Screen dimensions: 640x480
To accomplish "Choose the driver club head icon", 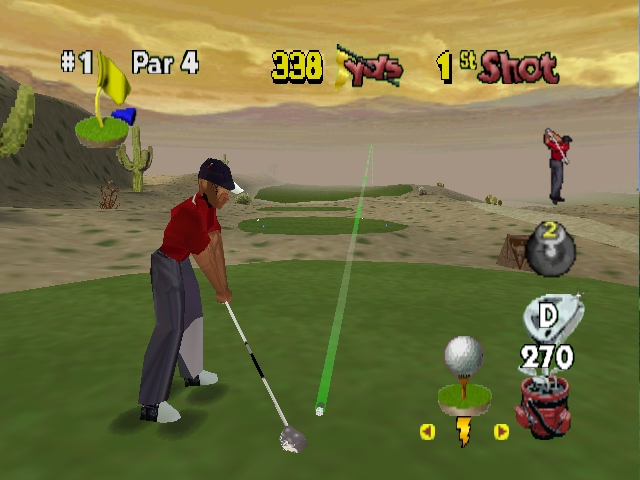I will coord(548,317).
